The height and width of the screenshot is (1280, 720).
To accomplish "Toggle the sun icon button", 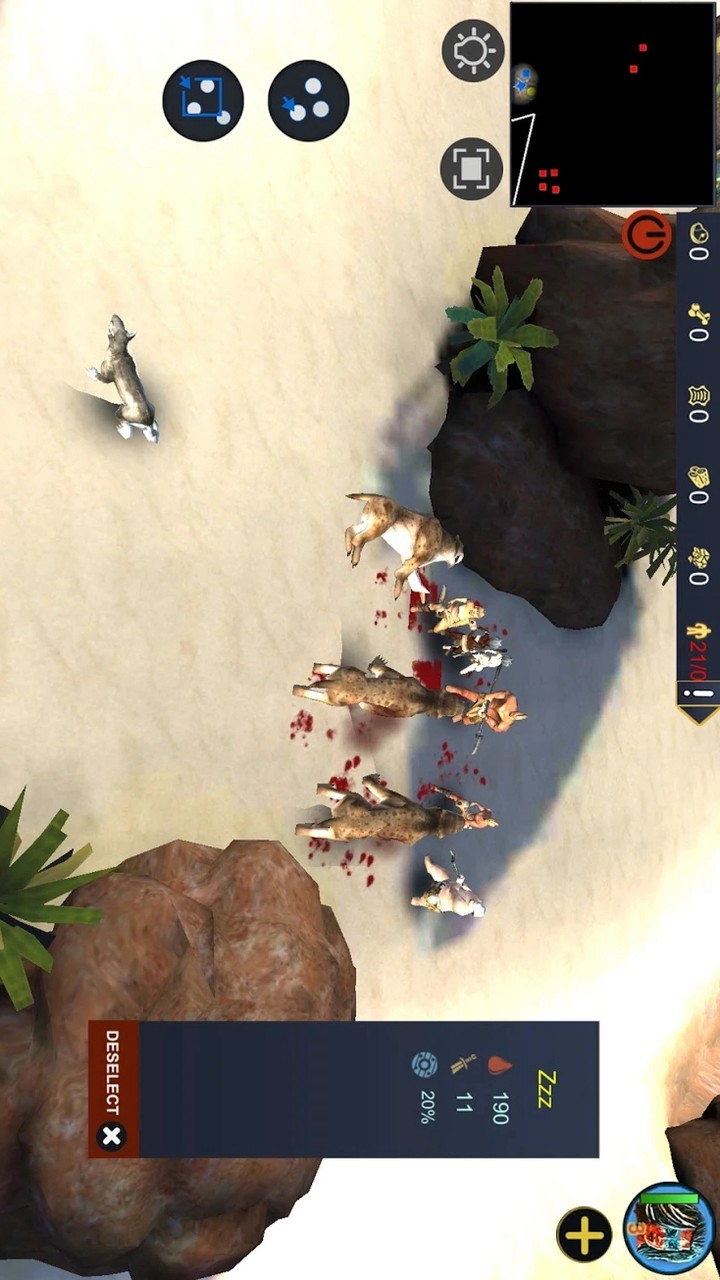I will (472, 50).
